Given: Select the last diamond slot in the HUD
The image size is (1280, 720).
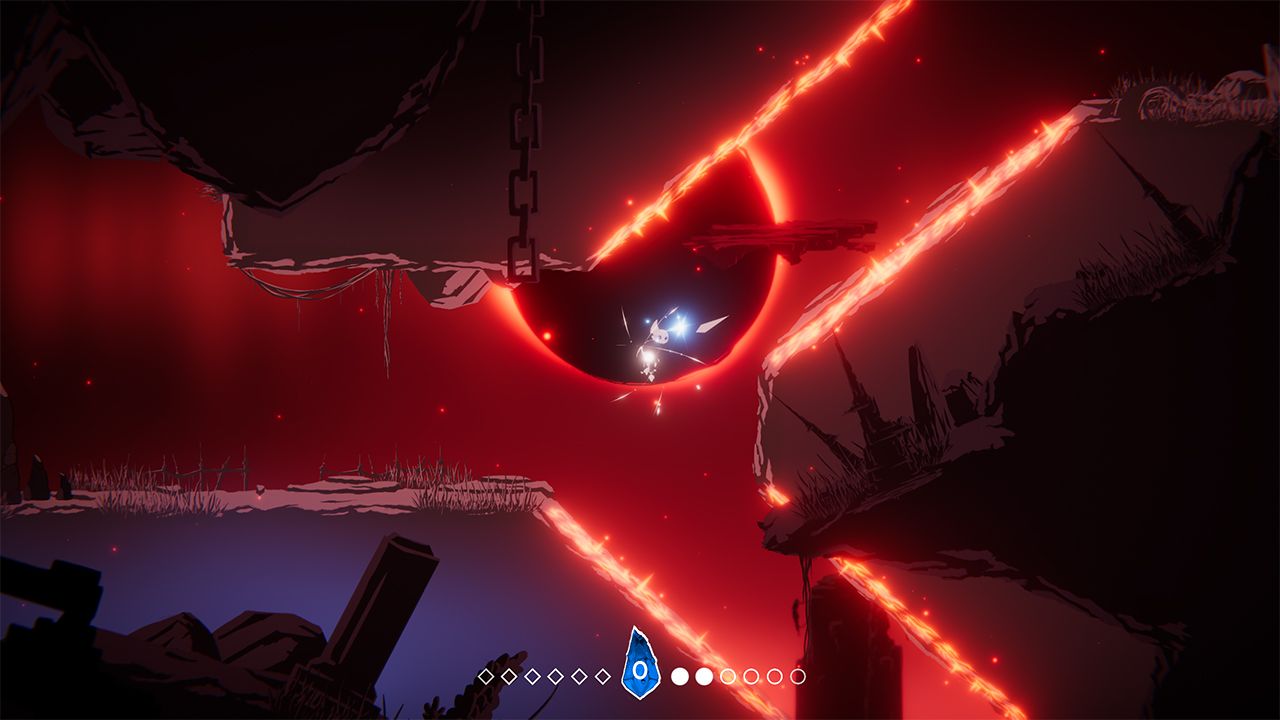Looking at the screenshot, I should [602, 675].
